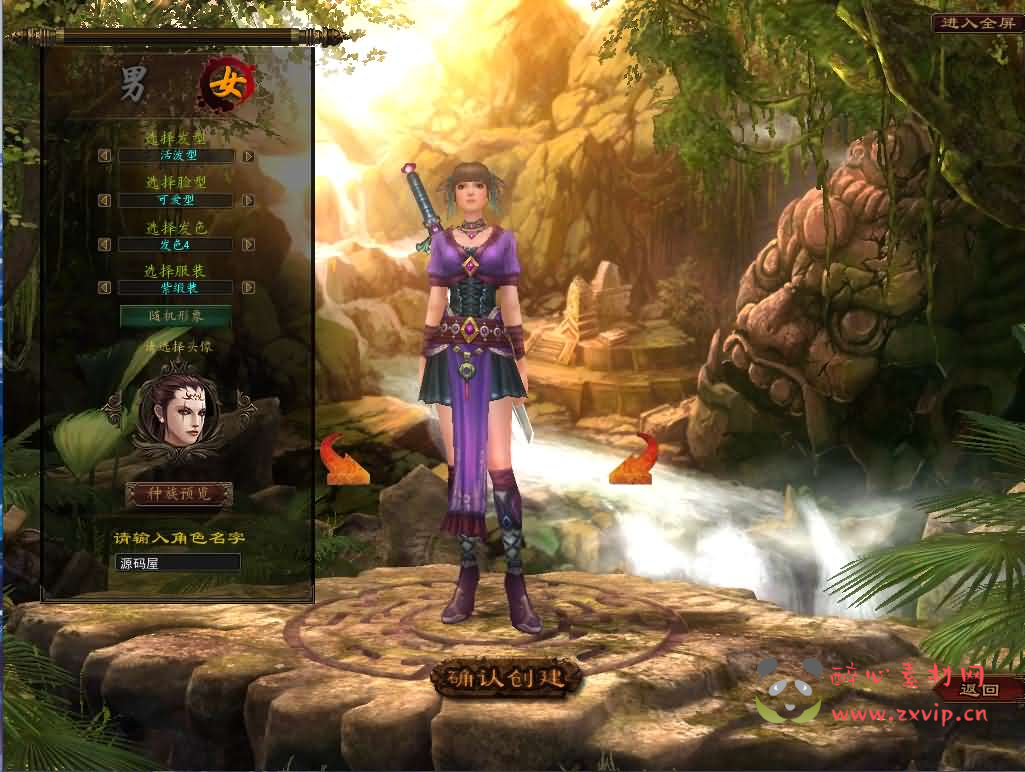
Task: Click the random appearance (随机形象) button
Action: [x=176, y=316]
